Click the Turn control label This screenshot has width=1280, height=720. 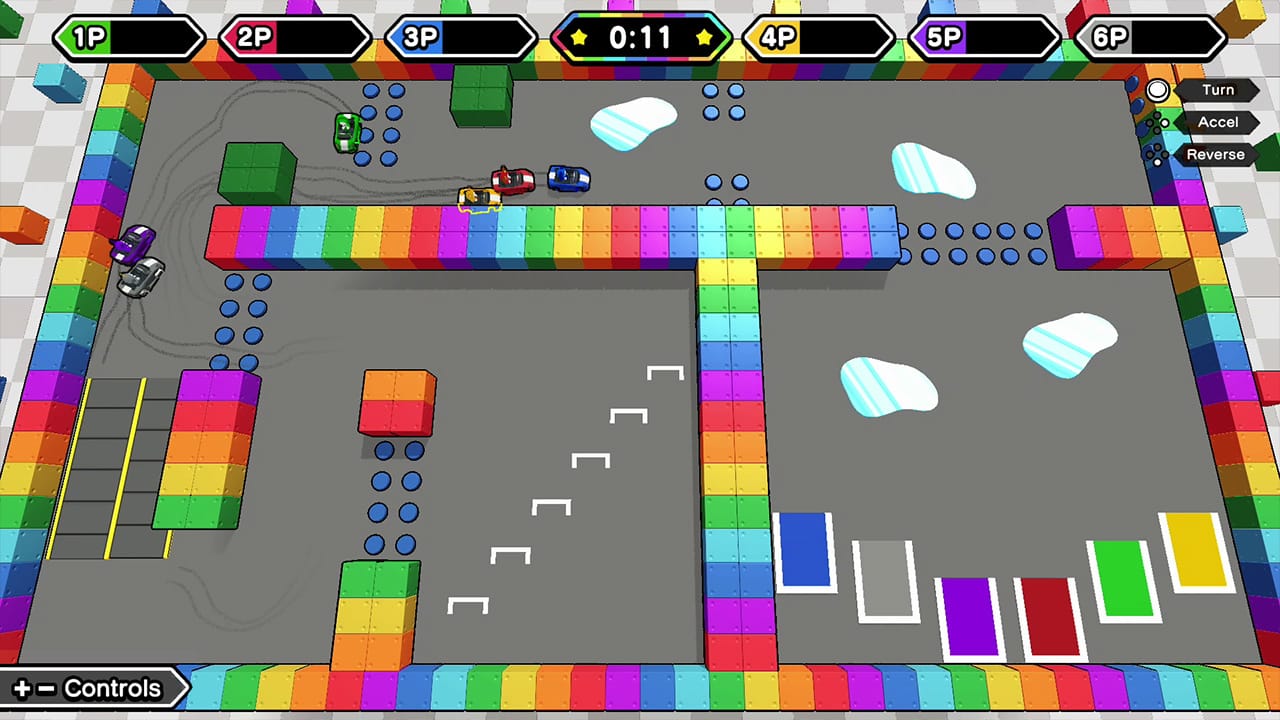tap(1218, 90)
